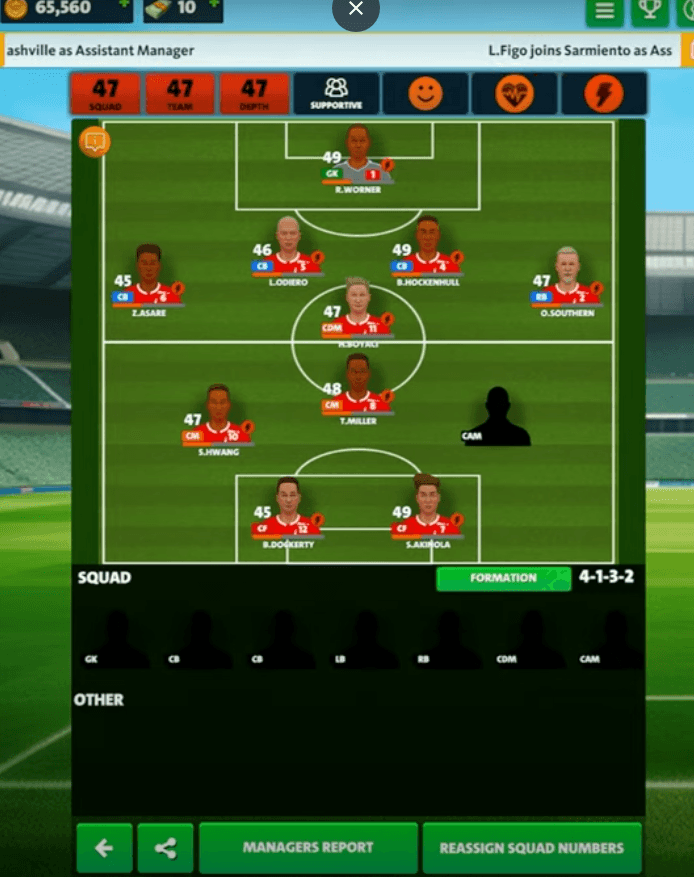Close the overlay with the X button
This screenshot has width=694, height=877.
click(x=355, y=11)
